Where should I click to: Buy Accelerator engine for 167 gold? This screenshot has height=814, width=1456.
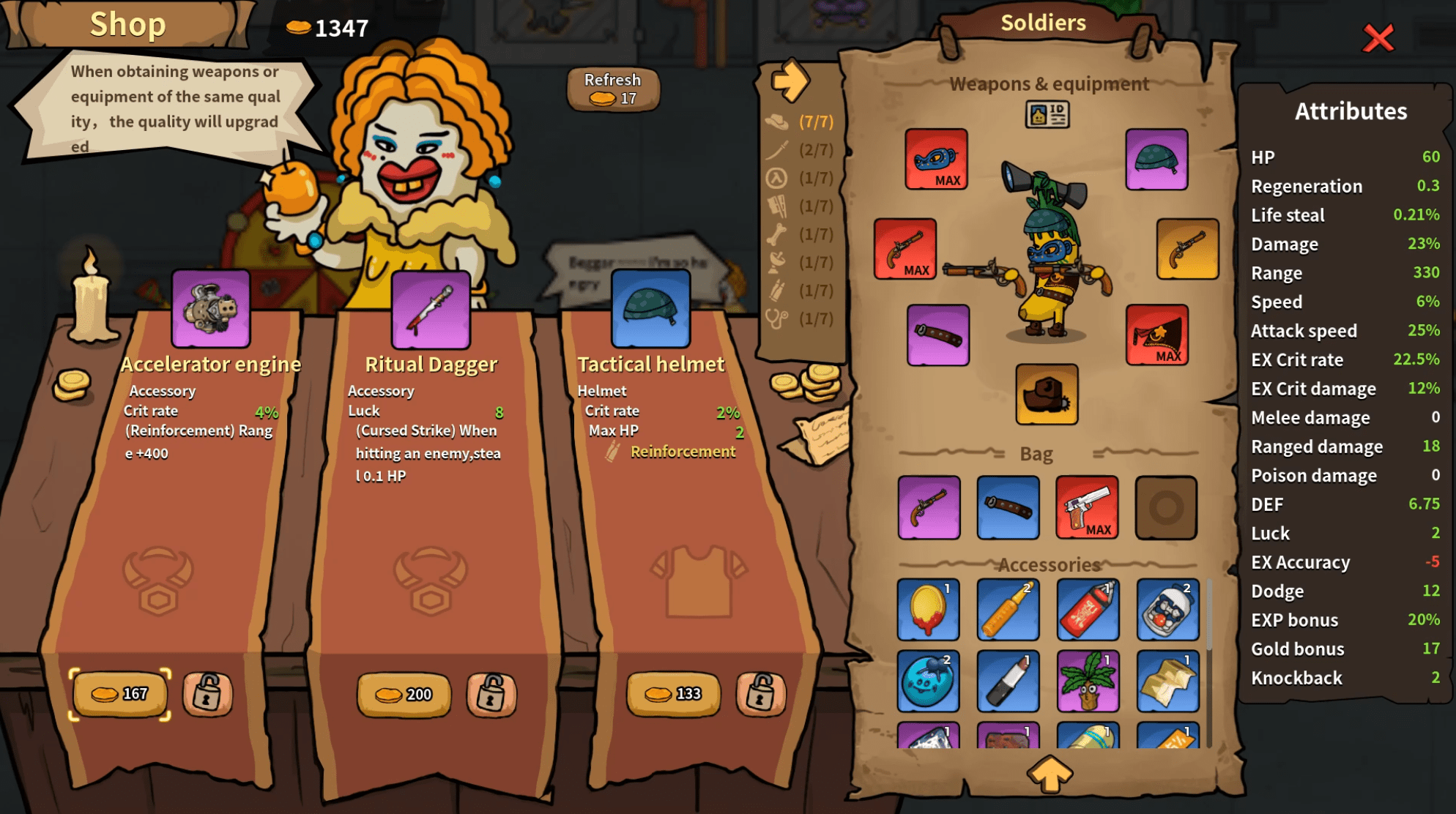pos(119,692)
